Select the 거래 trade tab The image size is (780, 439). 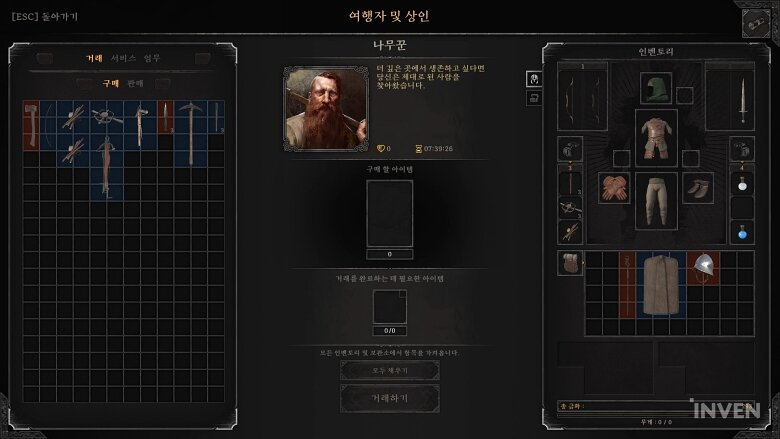point(94,58)
